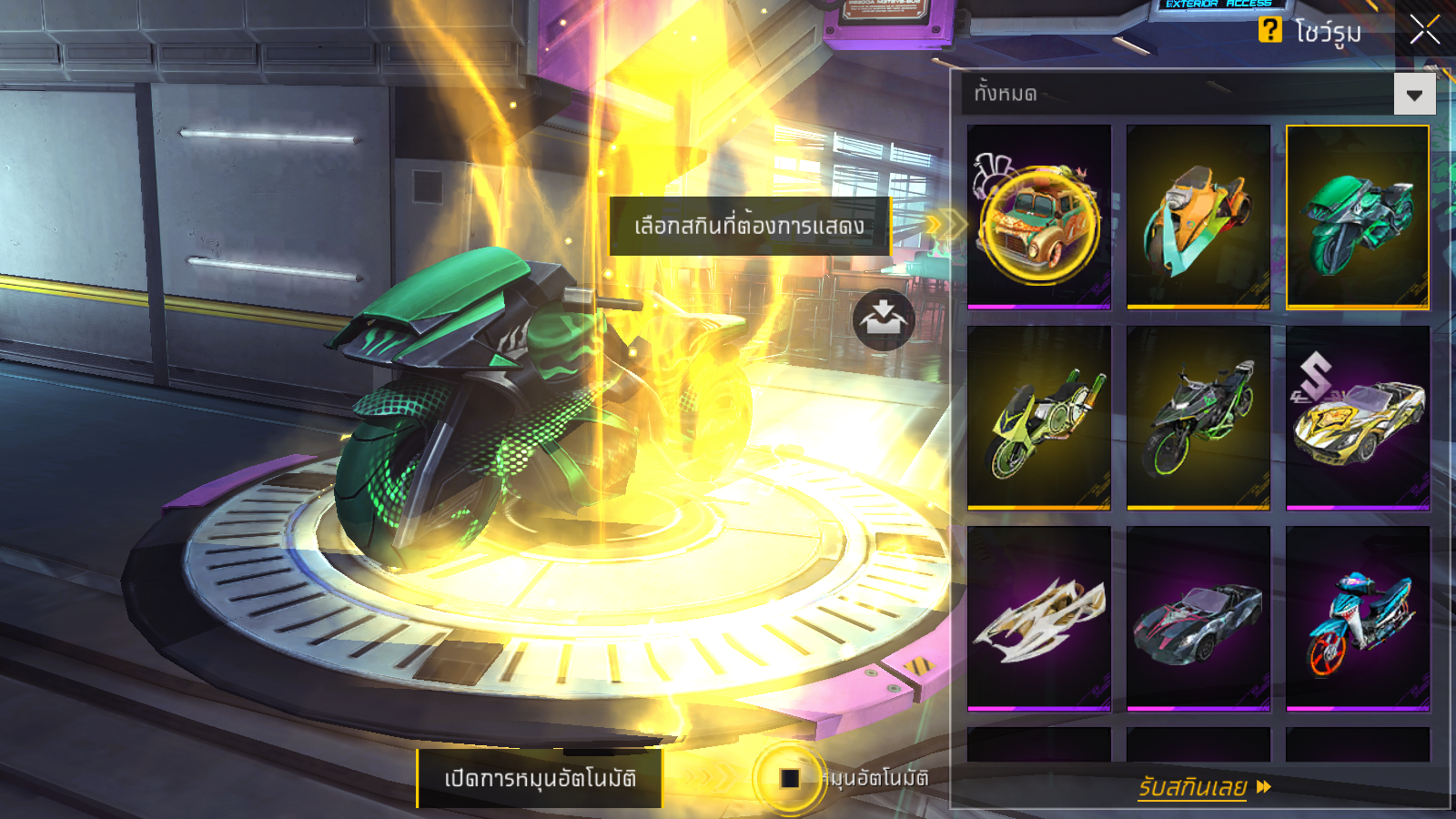Choose the orange and teal motorcycle skin
Viewport: 1456px width, 819px height.
click(x=1198, y=218)
